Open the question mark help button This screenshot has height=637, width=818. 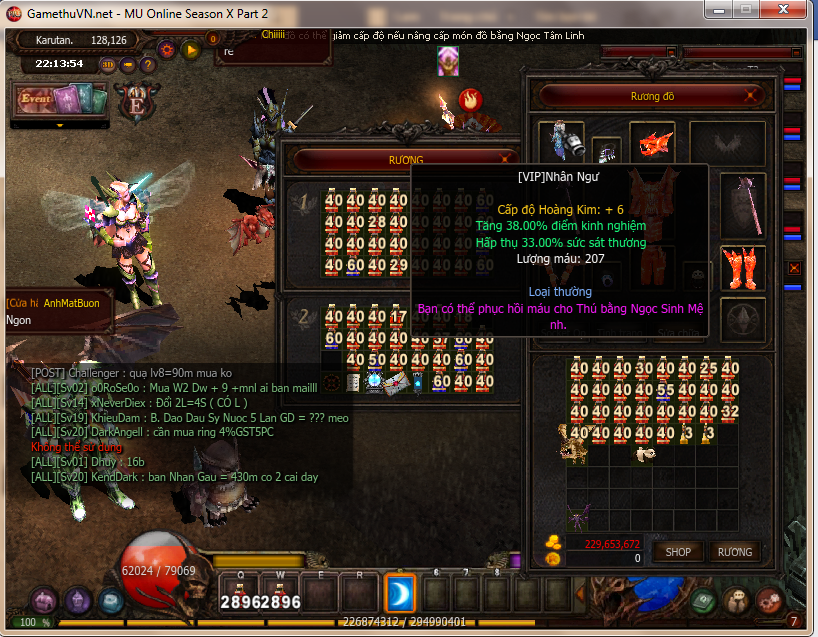point(146,65)
